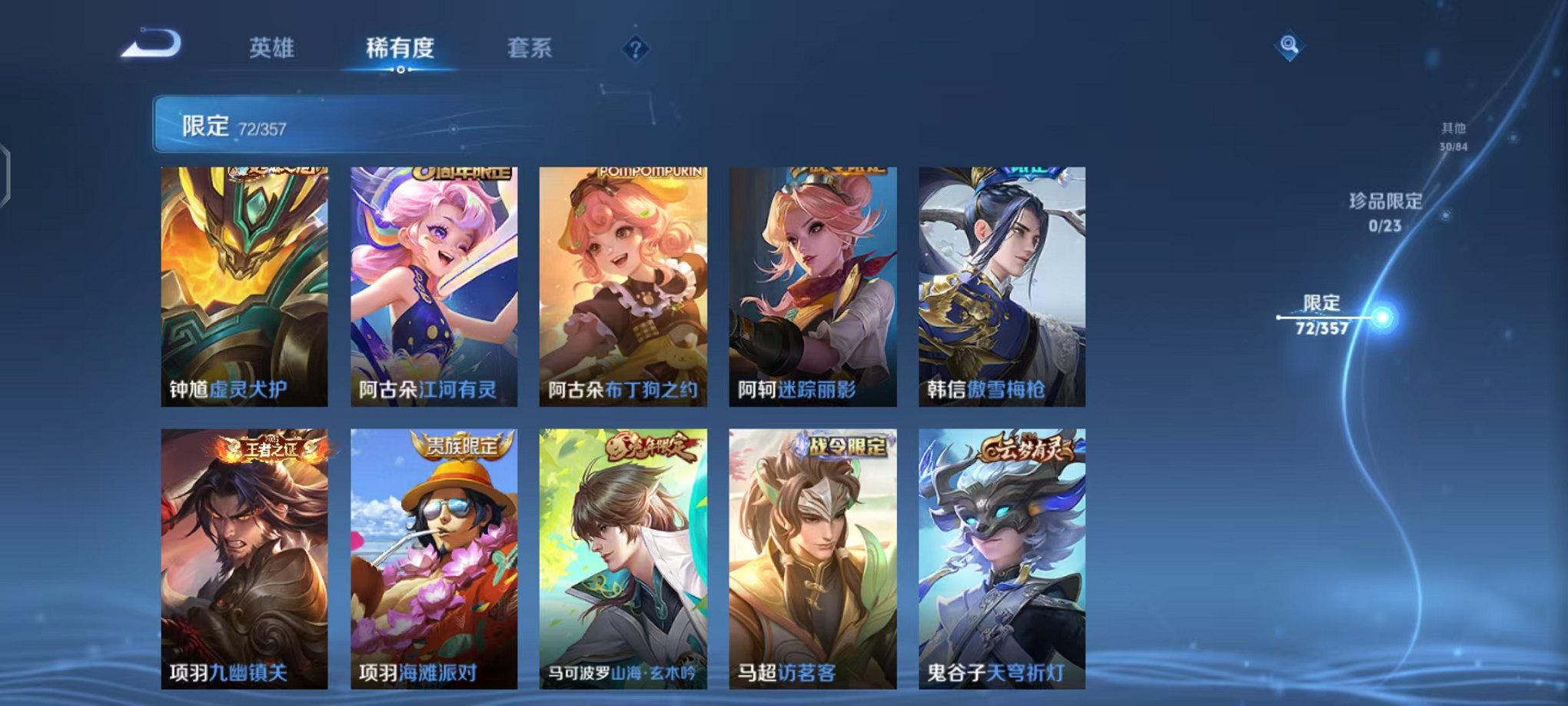Click the POMPOMPURIN banner on 布丁狗之约

pos(650,174)
